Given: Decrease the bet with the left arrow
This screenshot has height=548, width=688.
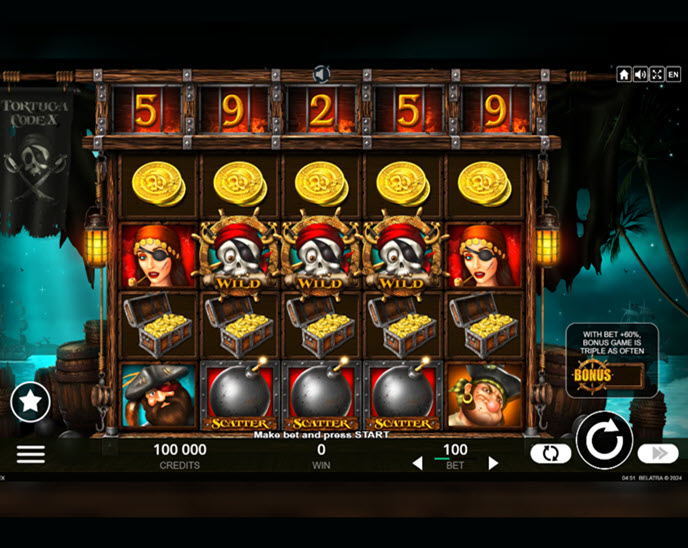Looking at the screenshot, I should coord(418,463).
